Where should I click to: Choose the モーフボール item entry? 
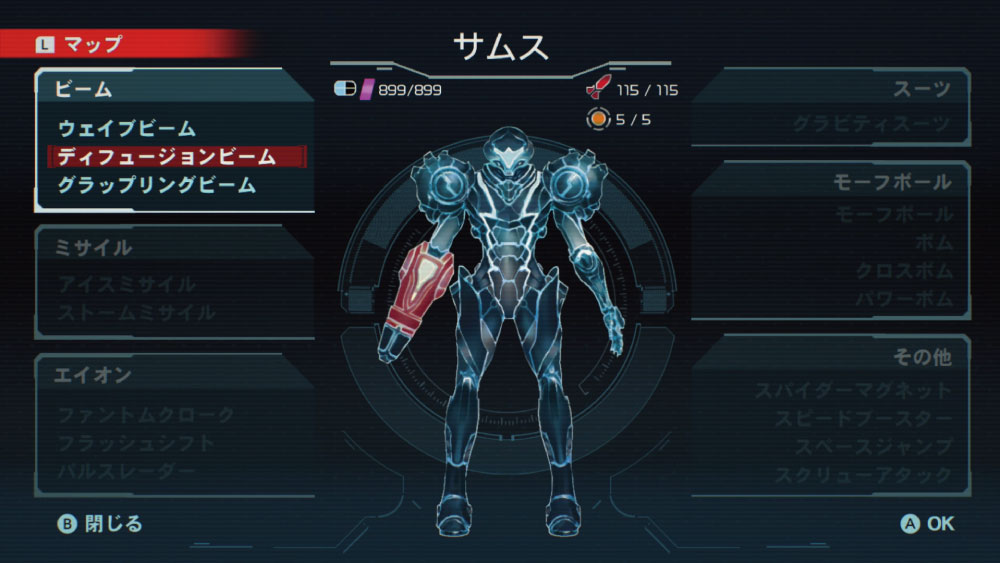(893, 215)
